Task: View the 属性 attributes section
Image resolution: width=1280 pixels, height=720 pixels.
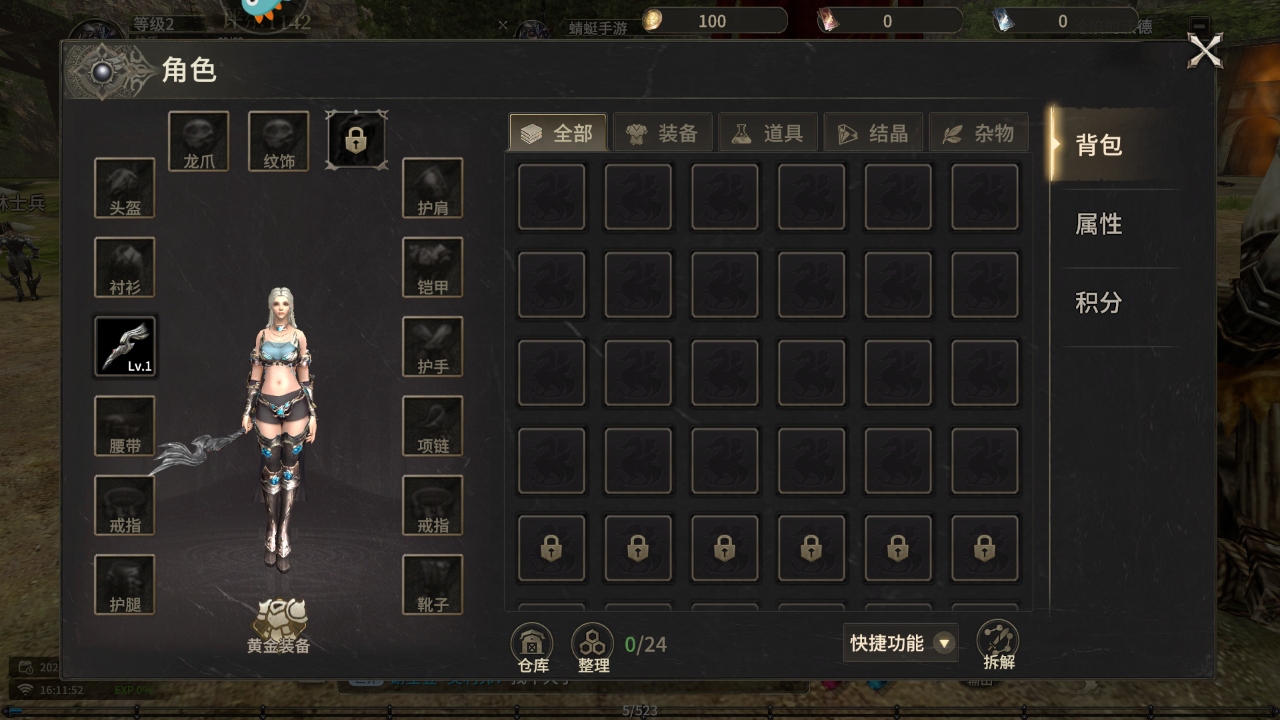Action: (x=1099, y=224)
